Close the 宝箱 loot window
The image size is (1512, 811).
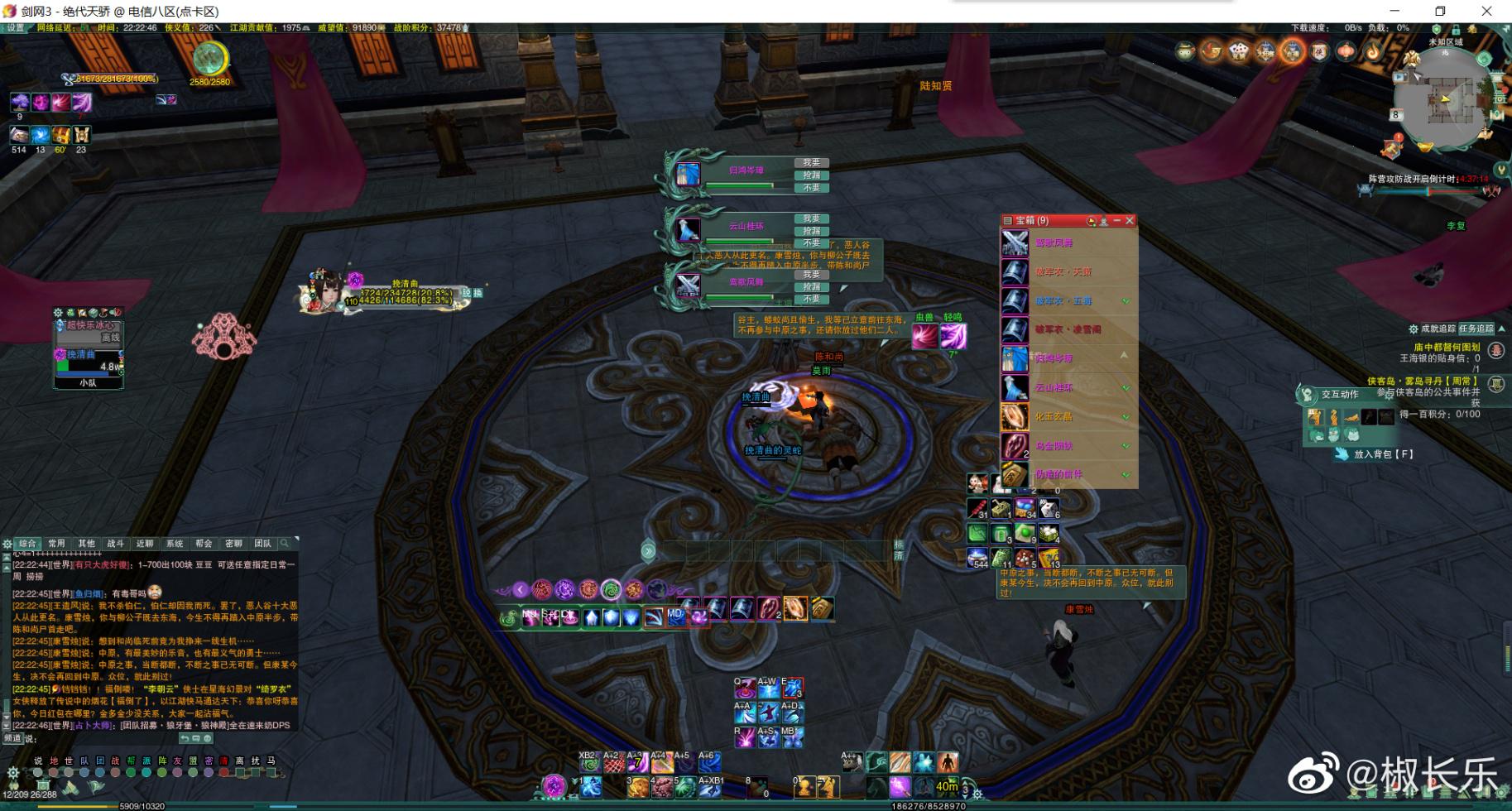coord(1130,221)
